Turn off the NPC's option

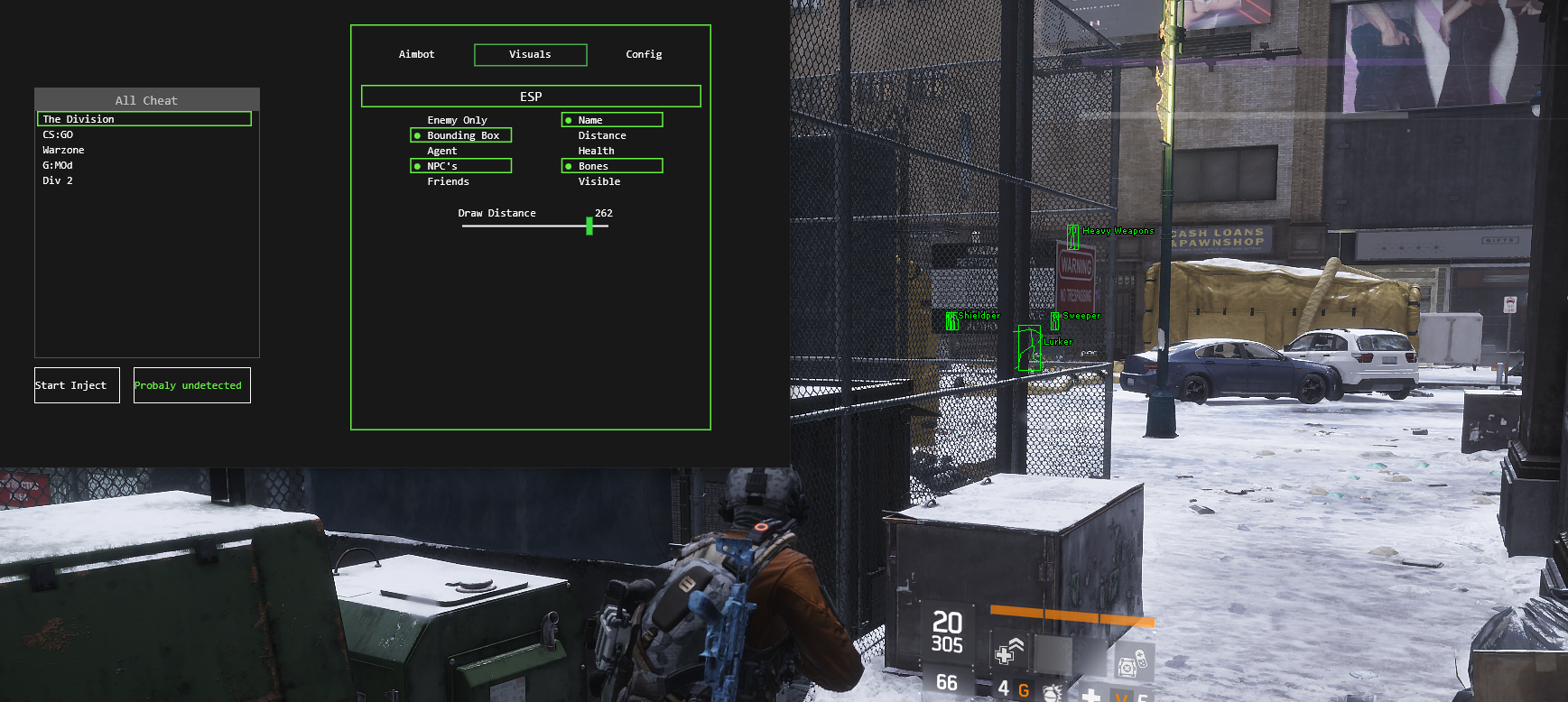[461, 166]
